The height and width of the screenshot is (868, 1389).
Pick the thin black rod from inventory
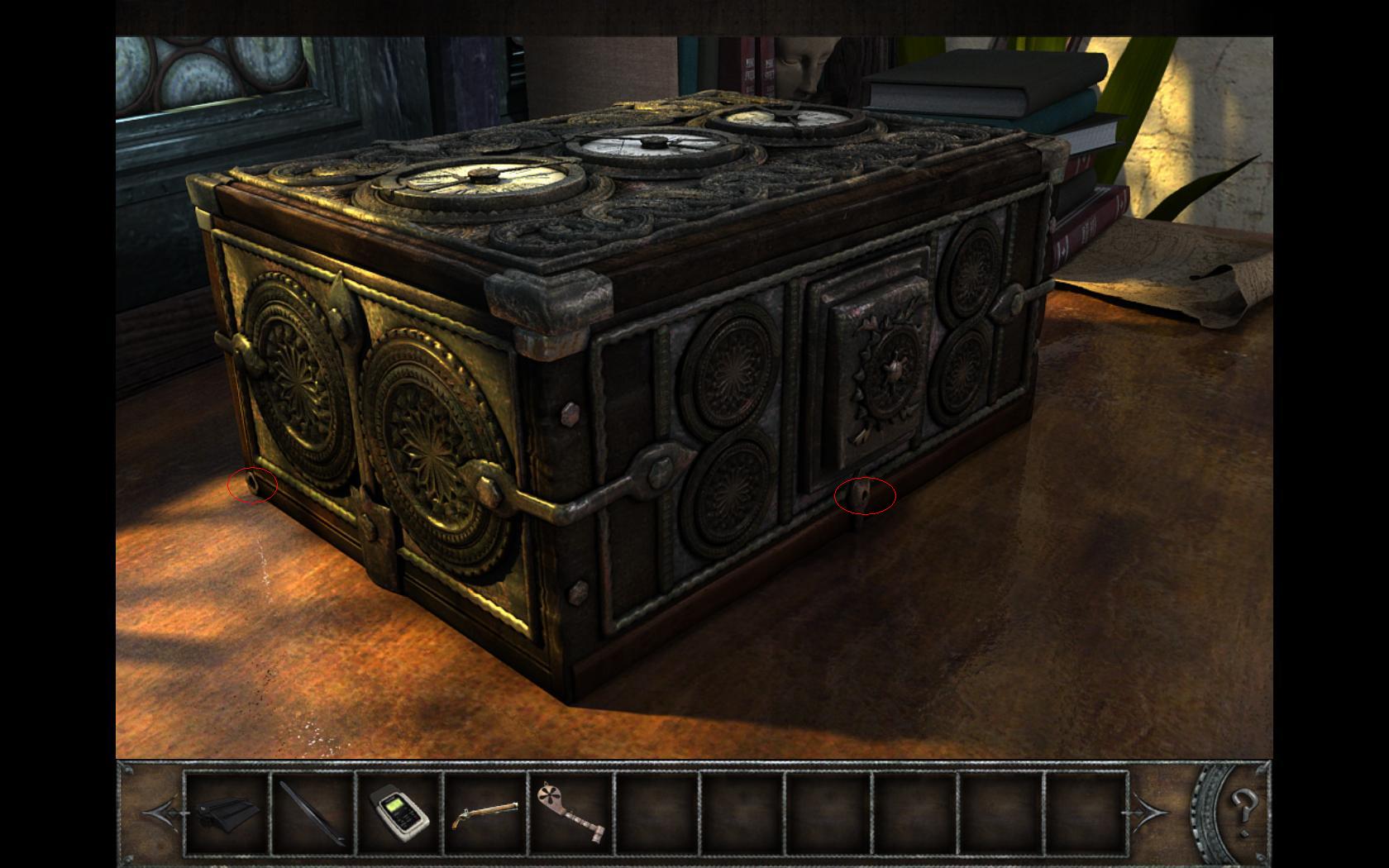[x=313, y=813]
